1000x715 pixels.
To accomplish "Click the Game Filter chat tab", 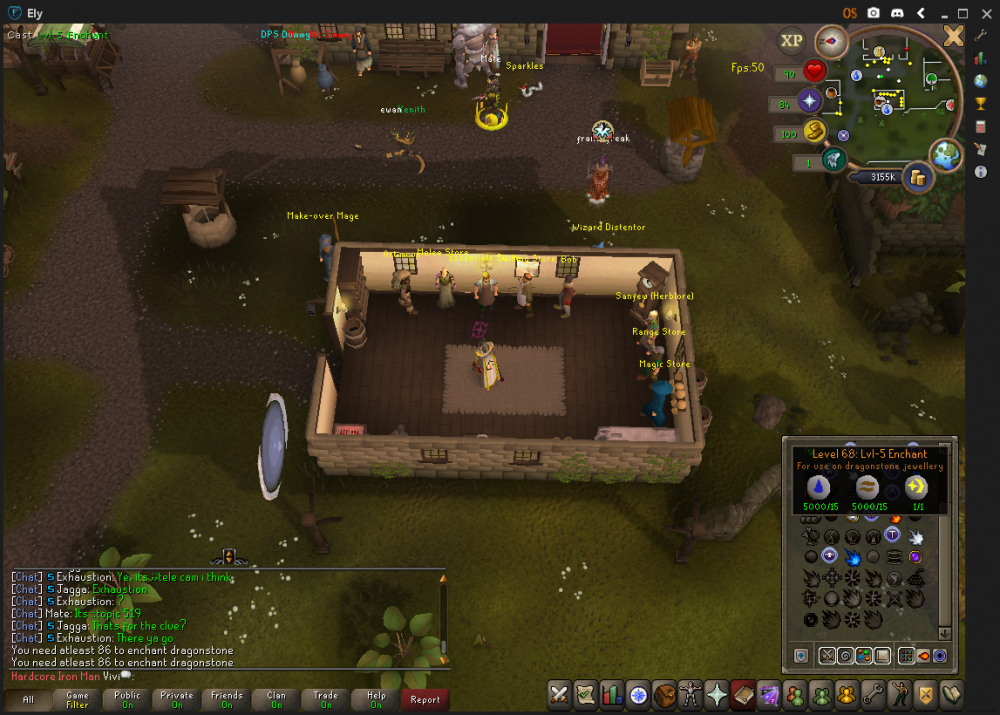I will coord(77,699).
